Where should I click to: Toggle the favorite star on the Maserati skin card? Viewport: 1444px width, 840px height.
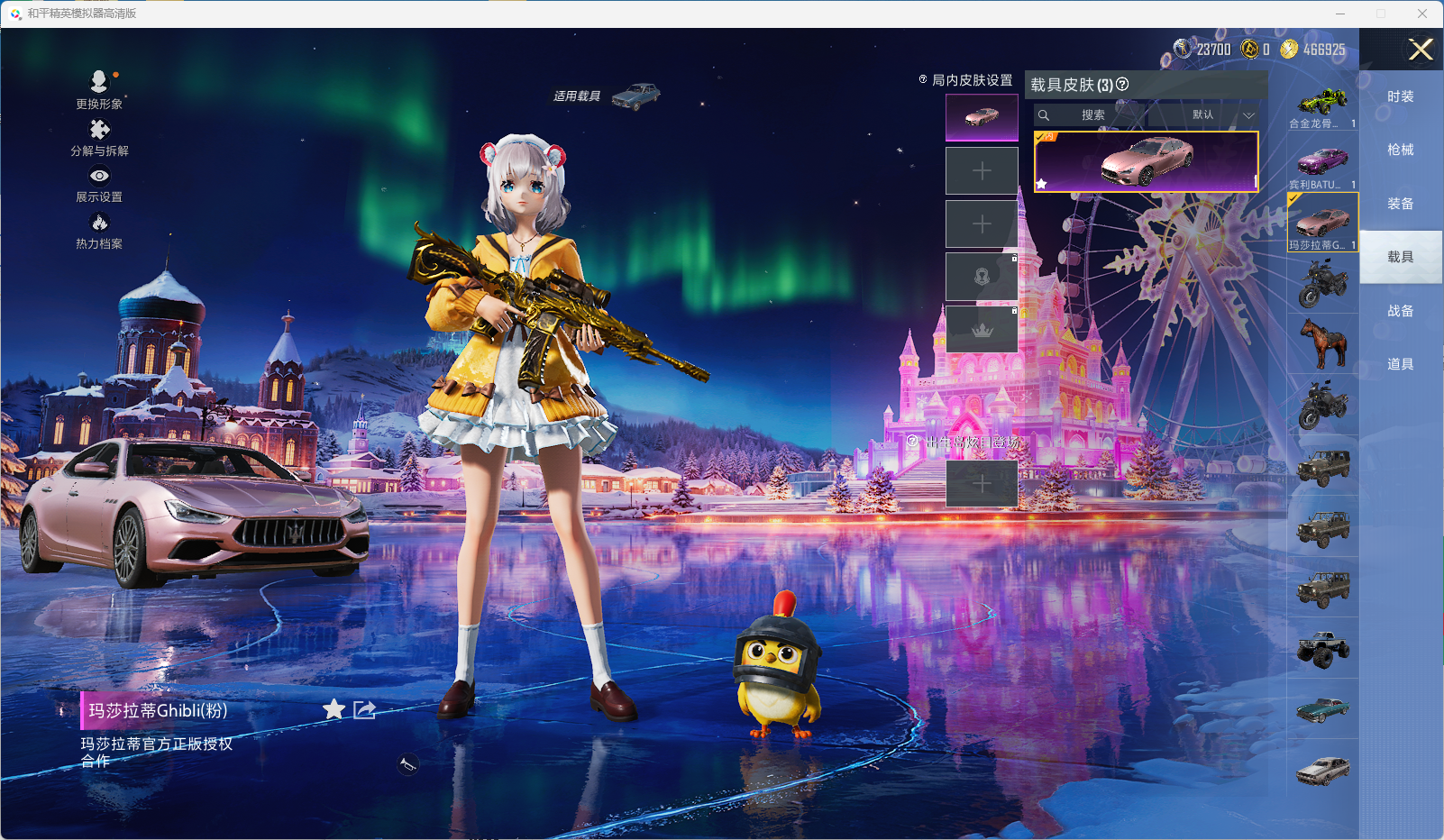[x=1043, y=184]
